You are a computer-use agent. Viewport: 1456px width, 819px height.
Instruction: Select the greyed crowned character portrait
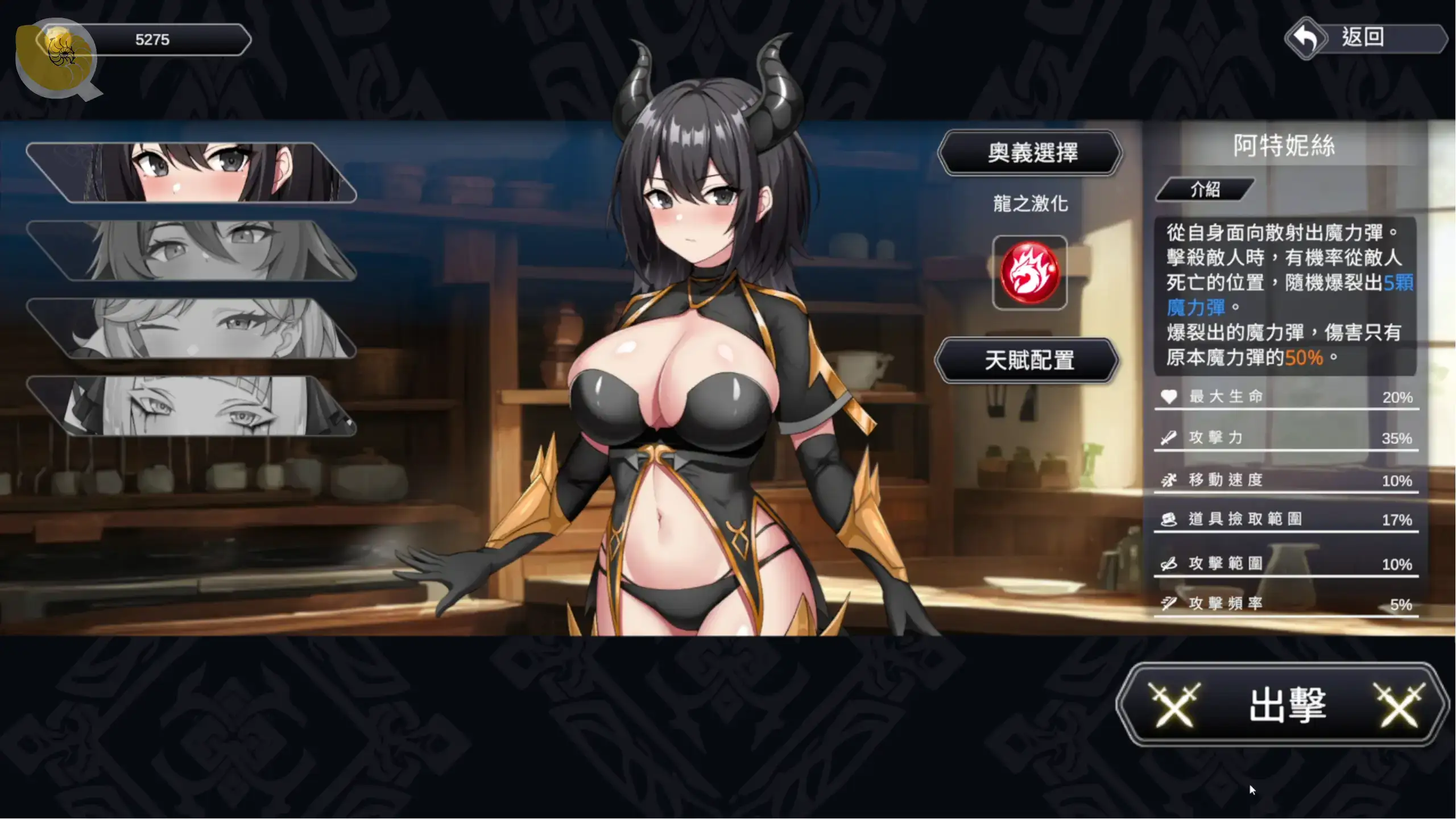tap(193, 406)
